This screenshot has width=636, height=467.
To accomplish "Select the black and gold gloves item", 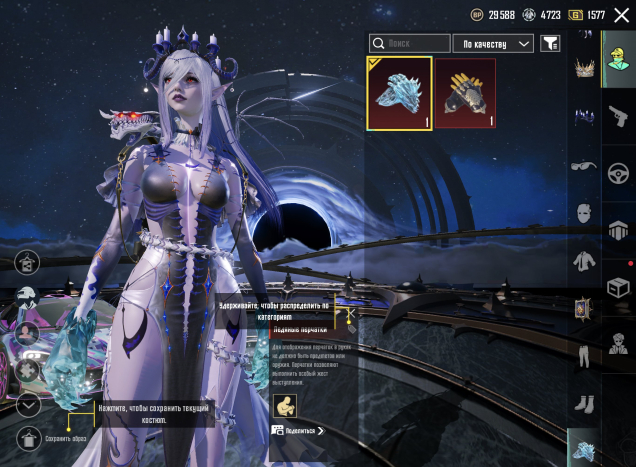I will click(x=465, y=94).
